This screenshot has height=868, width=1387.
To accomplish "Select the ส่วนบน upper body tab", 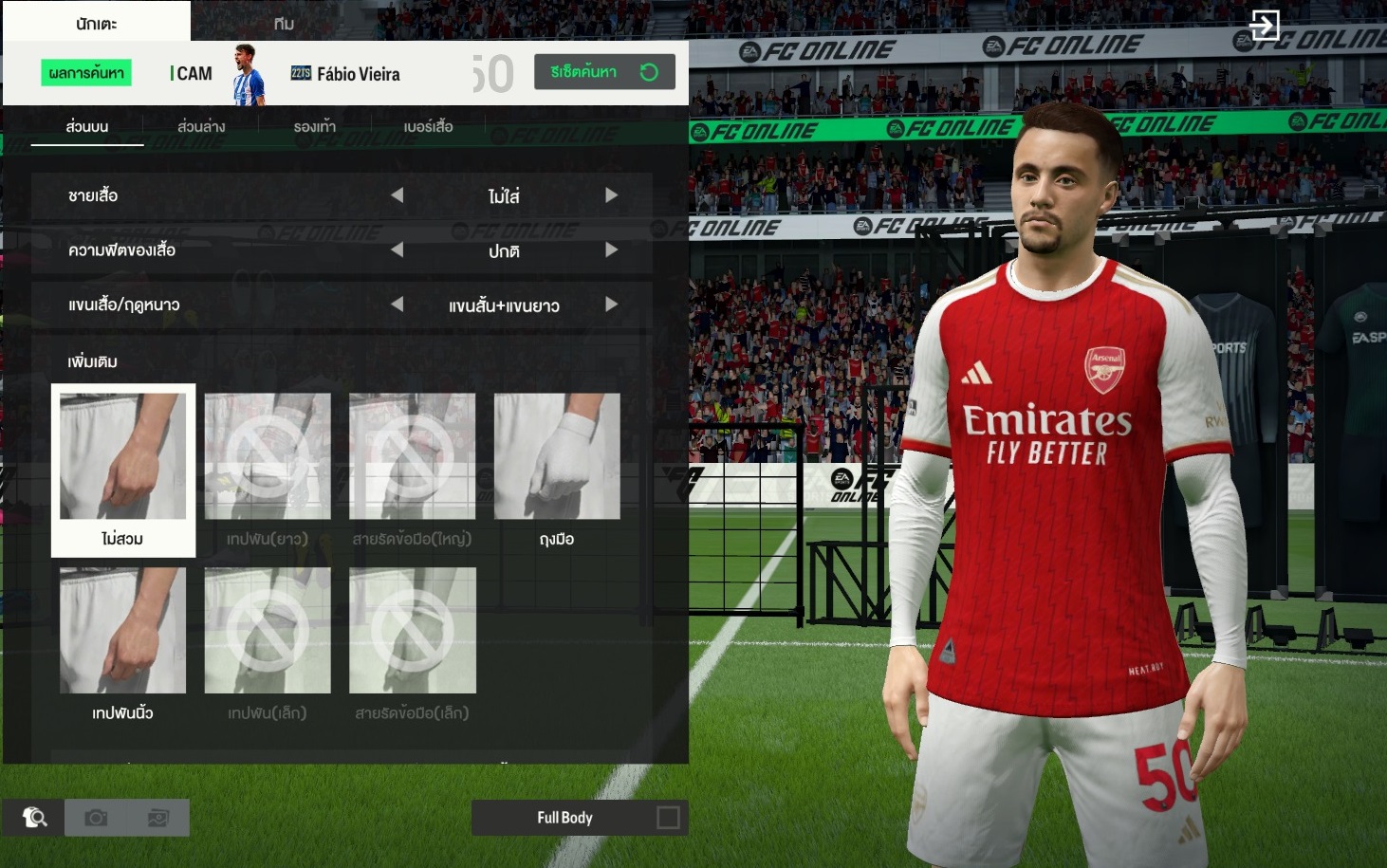I will (87, 126).
